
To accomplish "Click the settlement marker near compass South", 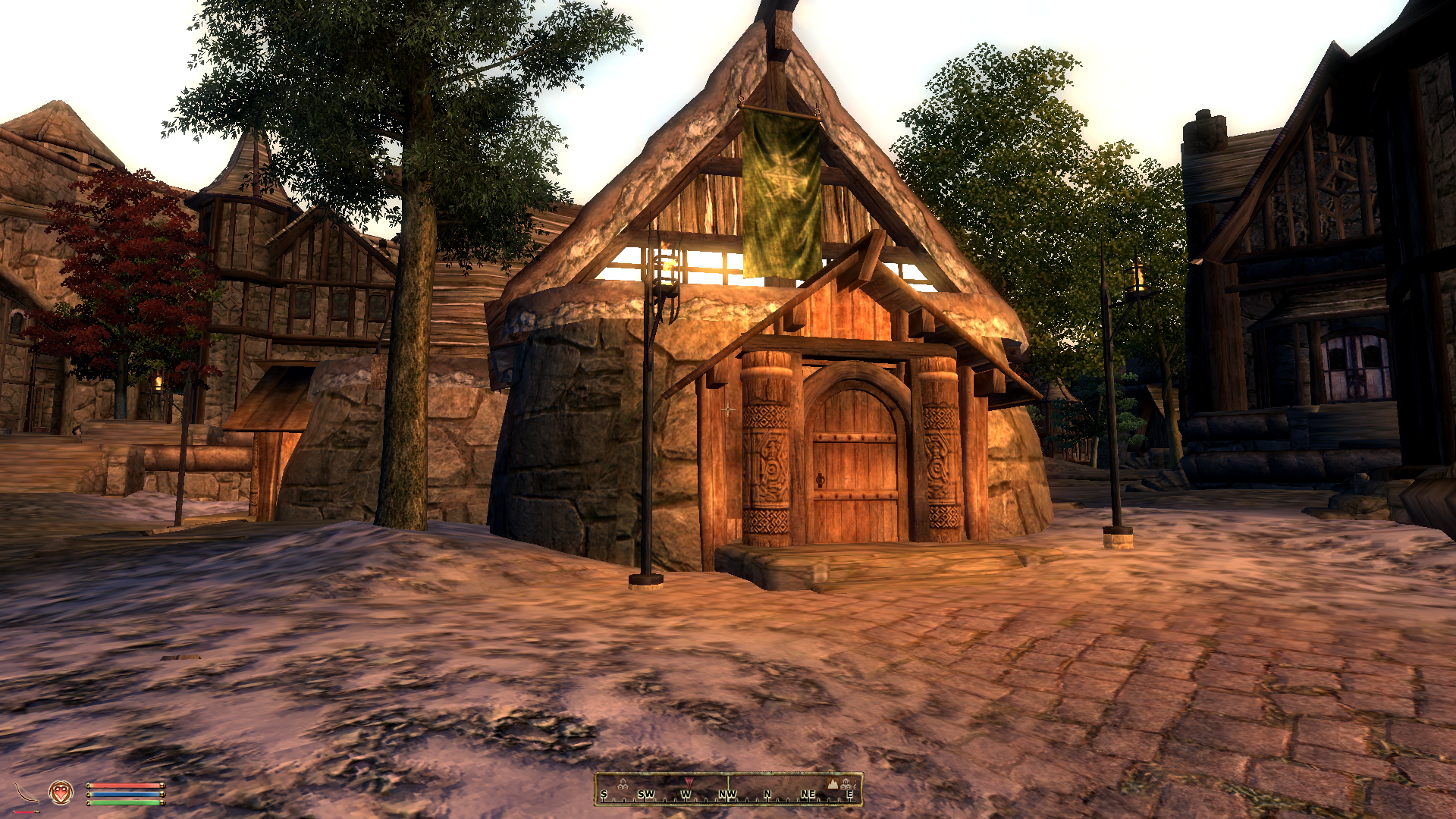I will click(623, 784).
